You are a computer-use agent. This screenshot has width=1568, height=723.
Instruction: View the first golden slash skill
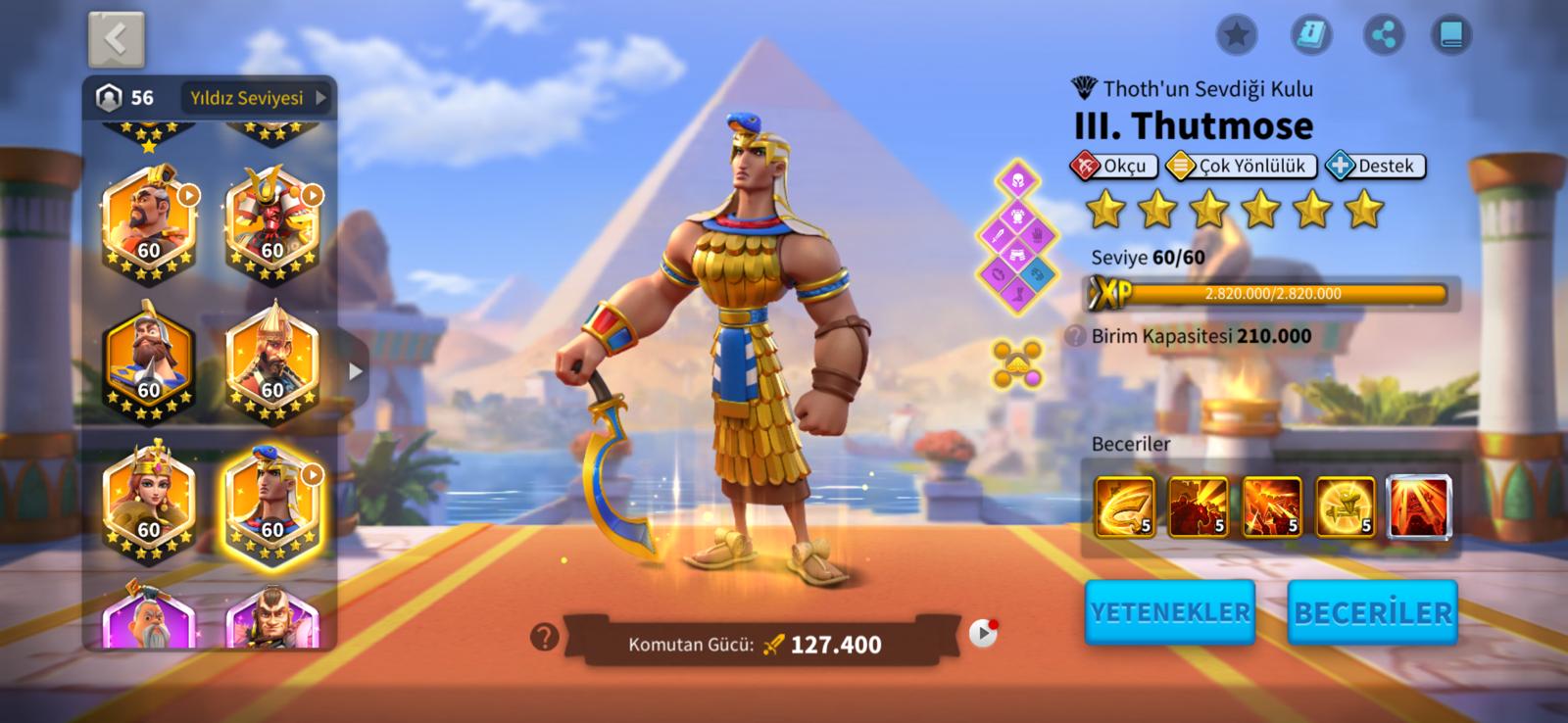click(x=1124, y=506)
